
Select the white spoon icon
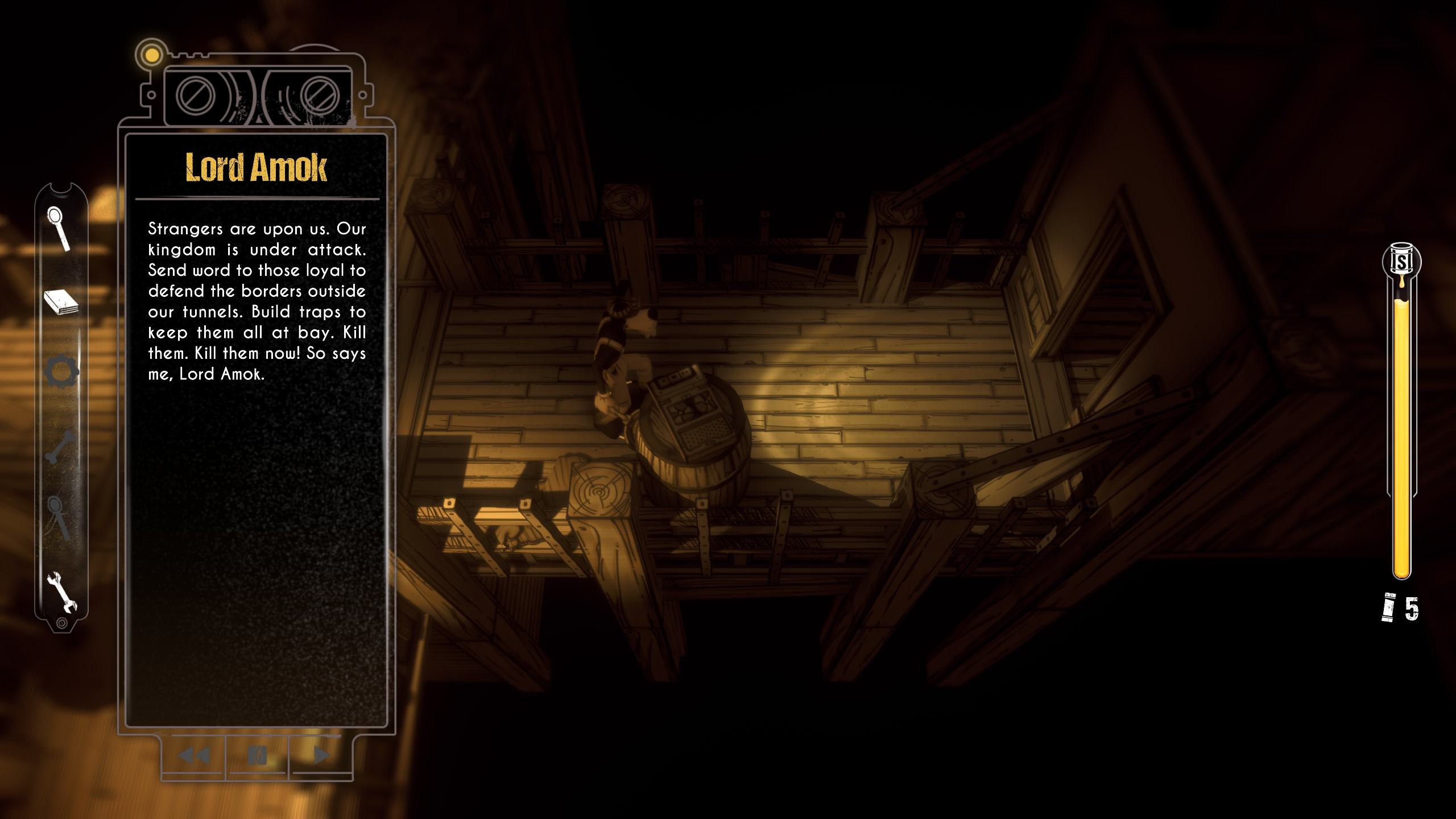click(59, 228)
